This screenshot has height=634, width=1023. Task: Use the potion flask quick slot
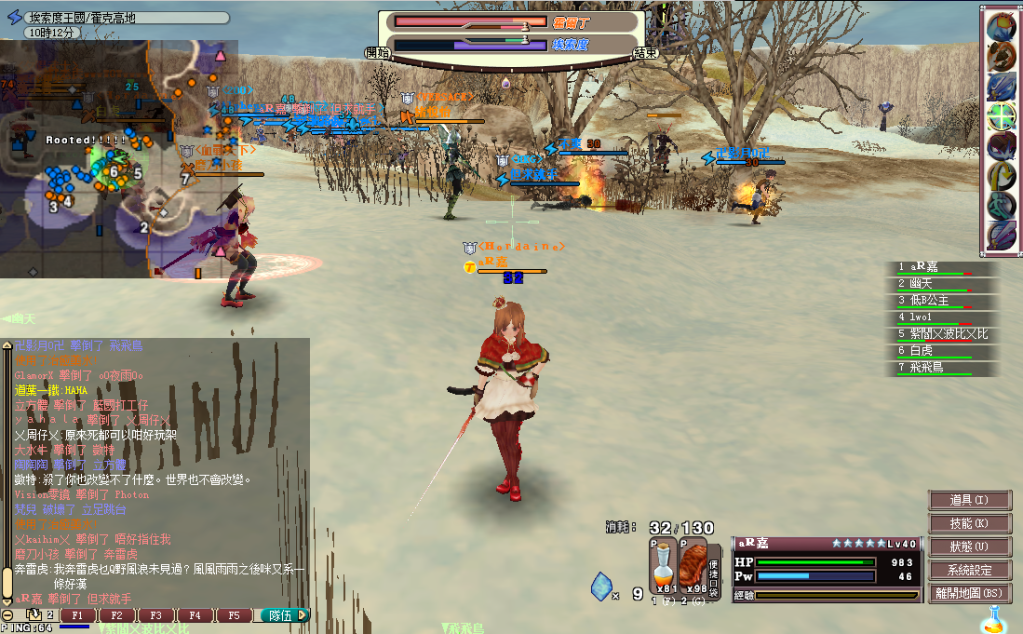662,570
